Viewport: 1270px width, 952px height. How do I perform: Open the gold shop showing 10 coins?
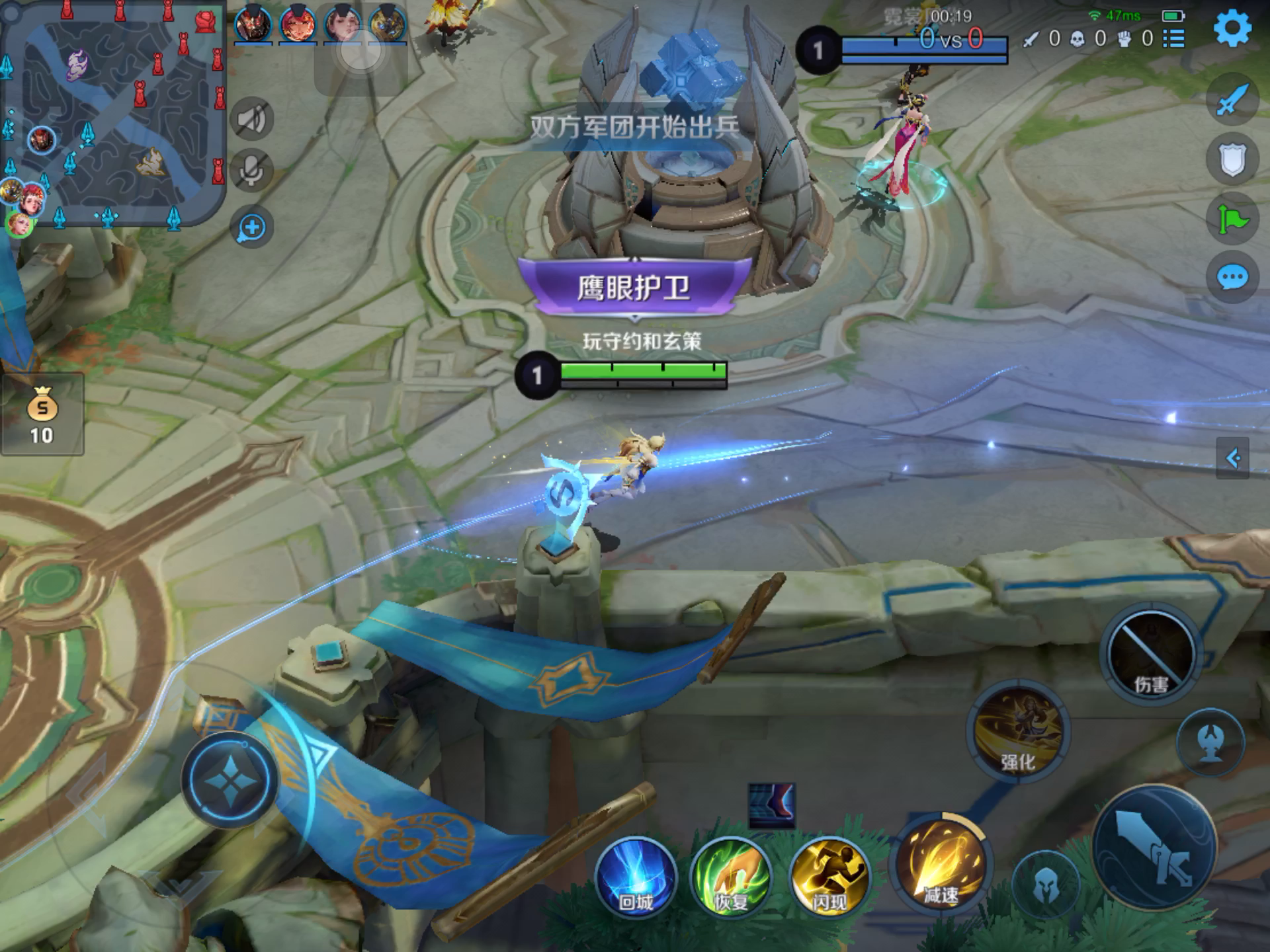42,415
